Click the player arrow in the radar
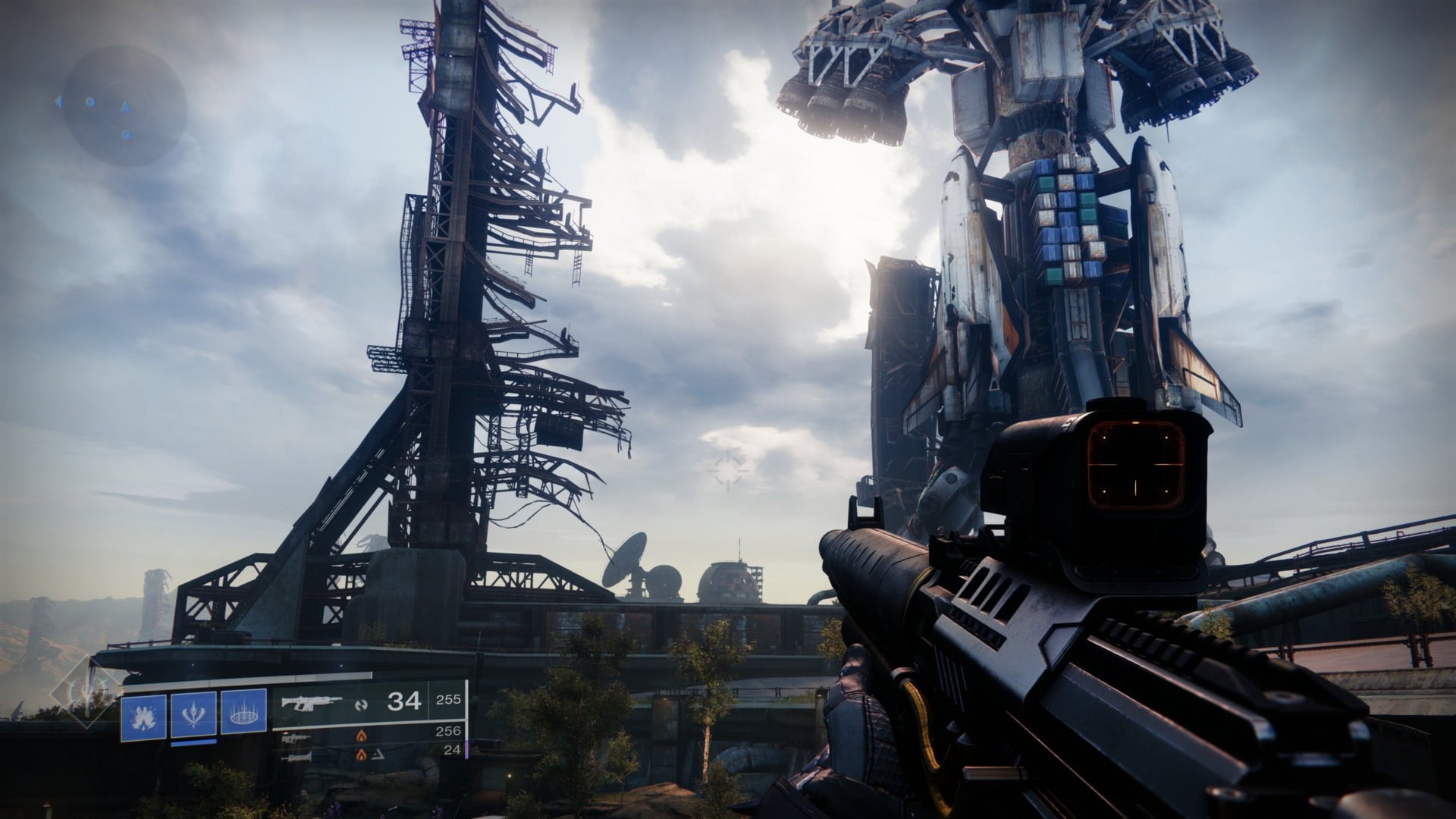1456x819 pixels. pyautogui.click(x=124, y=107)
